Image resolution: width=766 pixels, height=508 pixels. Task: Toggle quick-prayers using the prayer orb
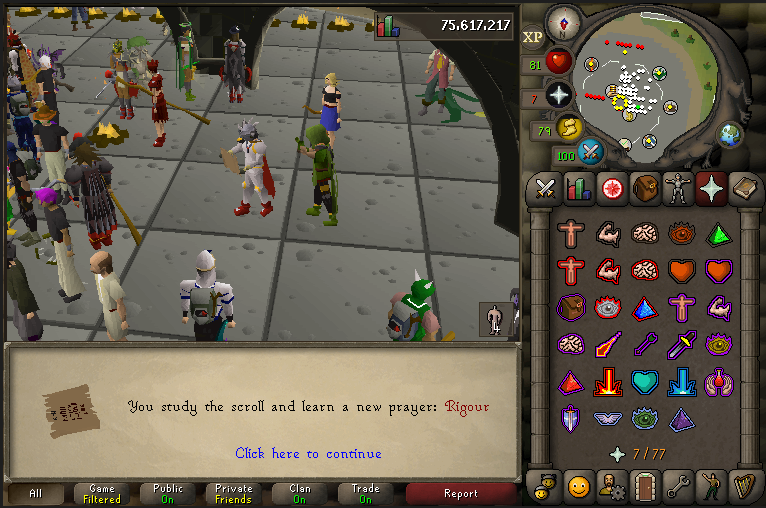pyautogui.click(x=558, y=96)
